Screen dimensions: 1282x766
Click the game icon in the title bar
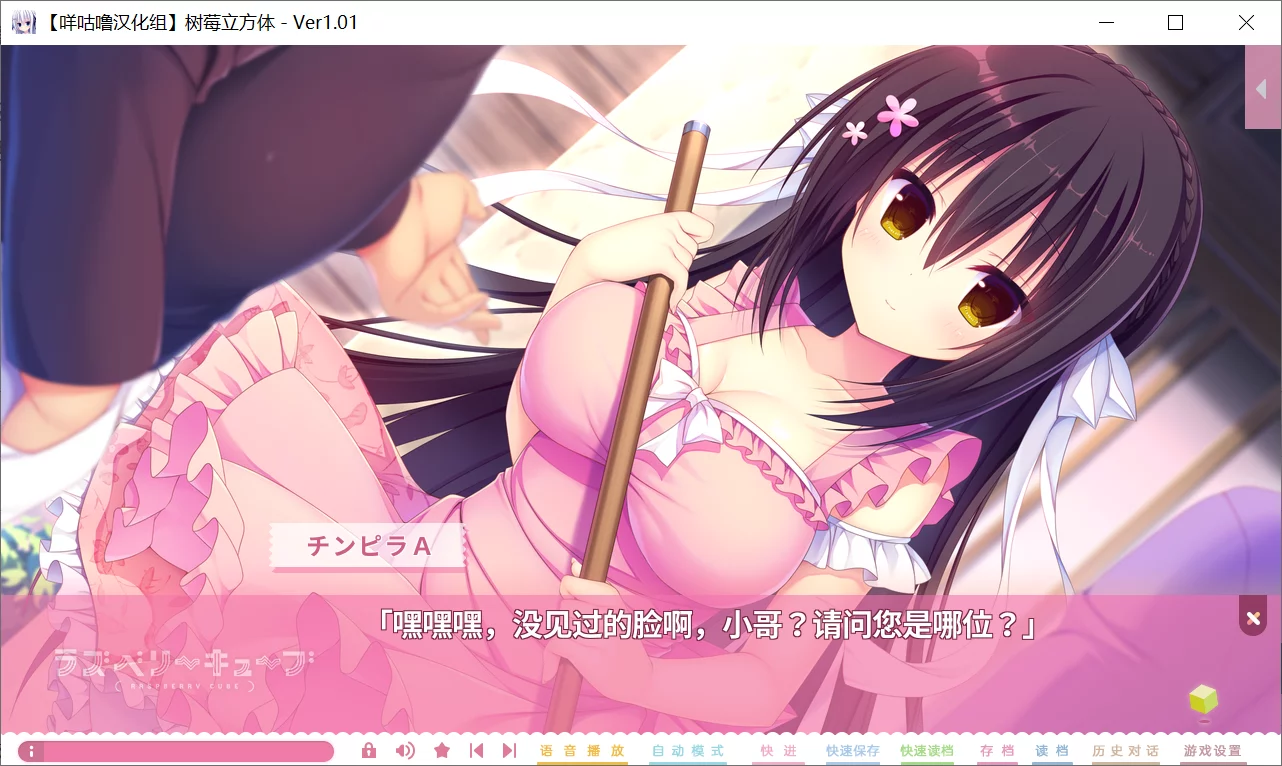[x=23, y=21]
